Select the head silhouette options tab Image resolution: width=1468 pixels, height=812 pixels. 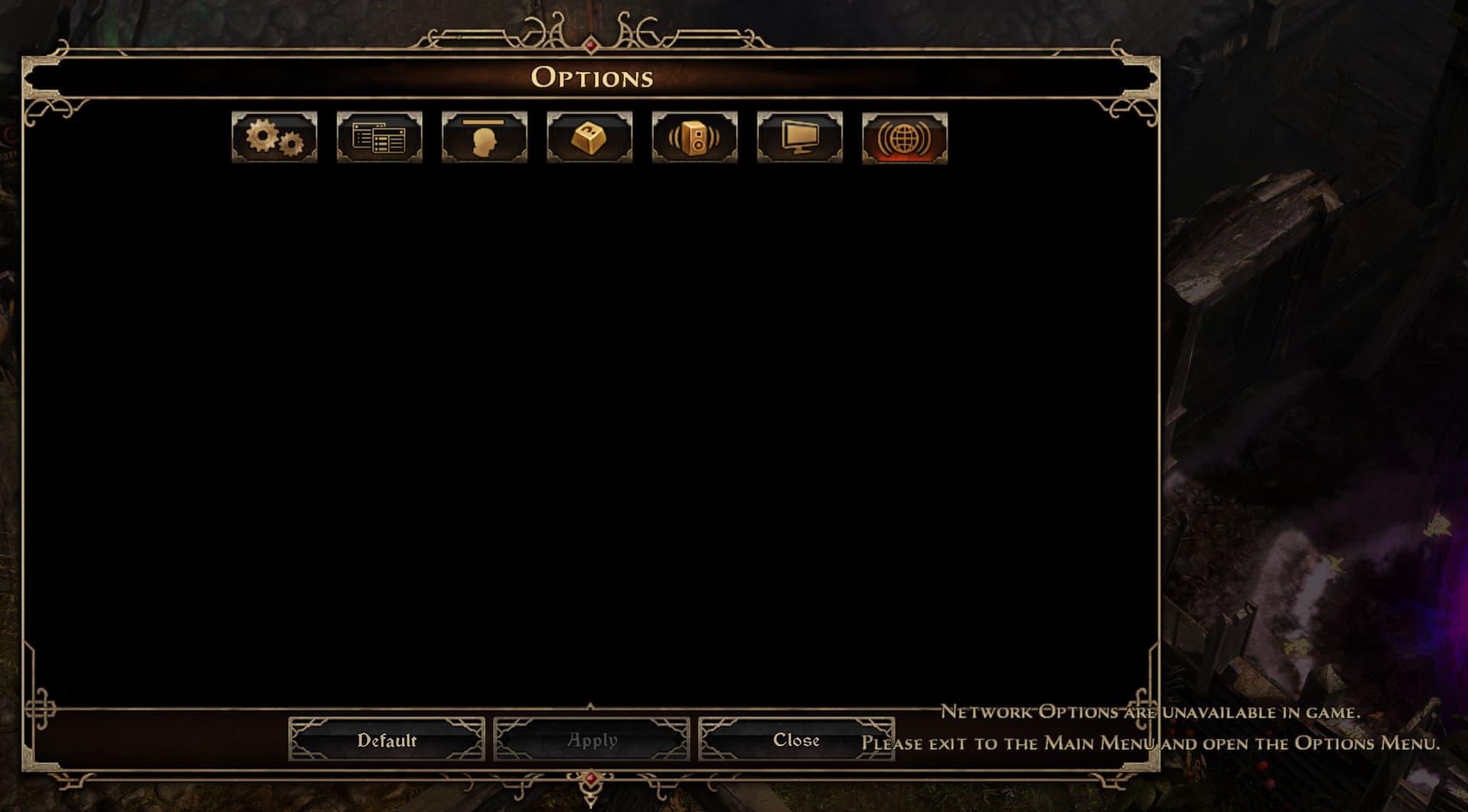484,138
